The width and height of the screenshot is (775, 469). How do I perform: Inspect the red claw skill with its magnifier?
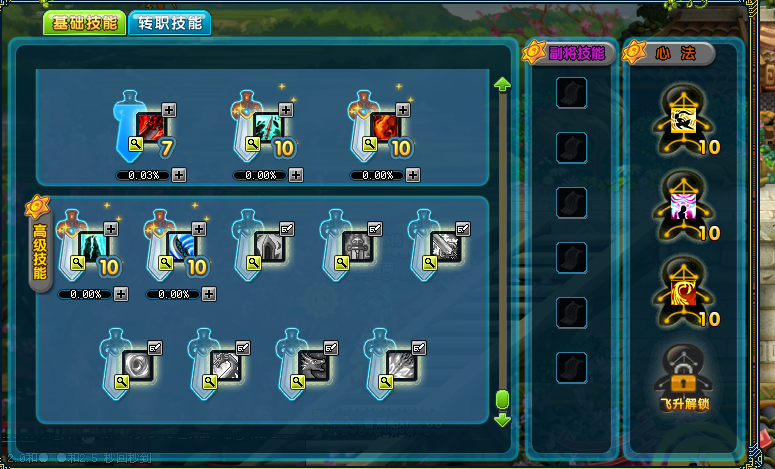pos(138,145)
